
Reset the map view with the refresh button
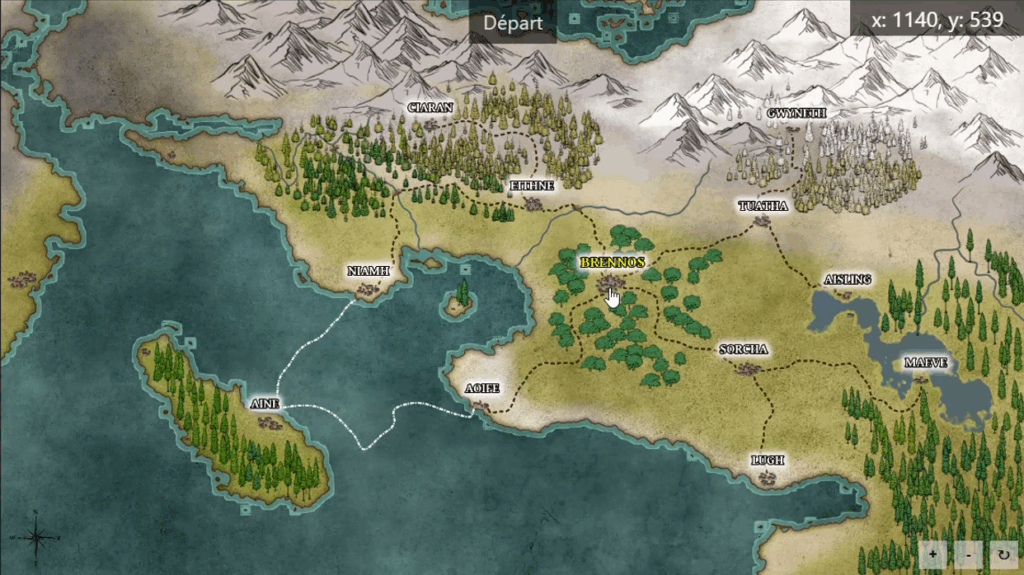tap(1002, 553)
